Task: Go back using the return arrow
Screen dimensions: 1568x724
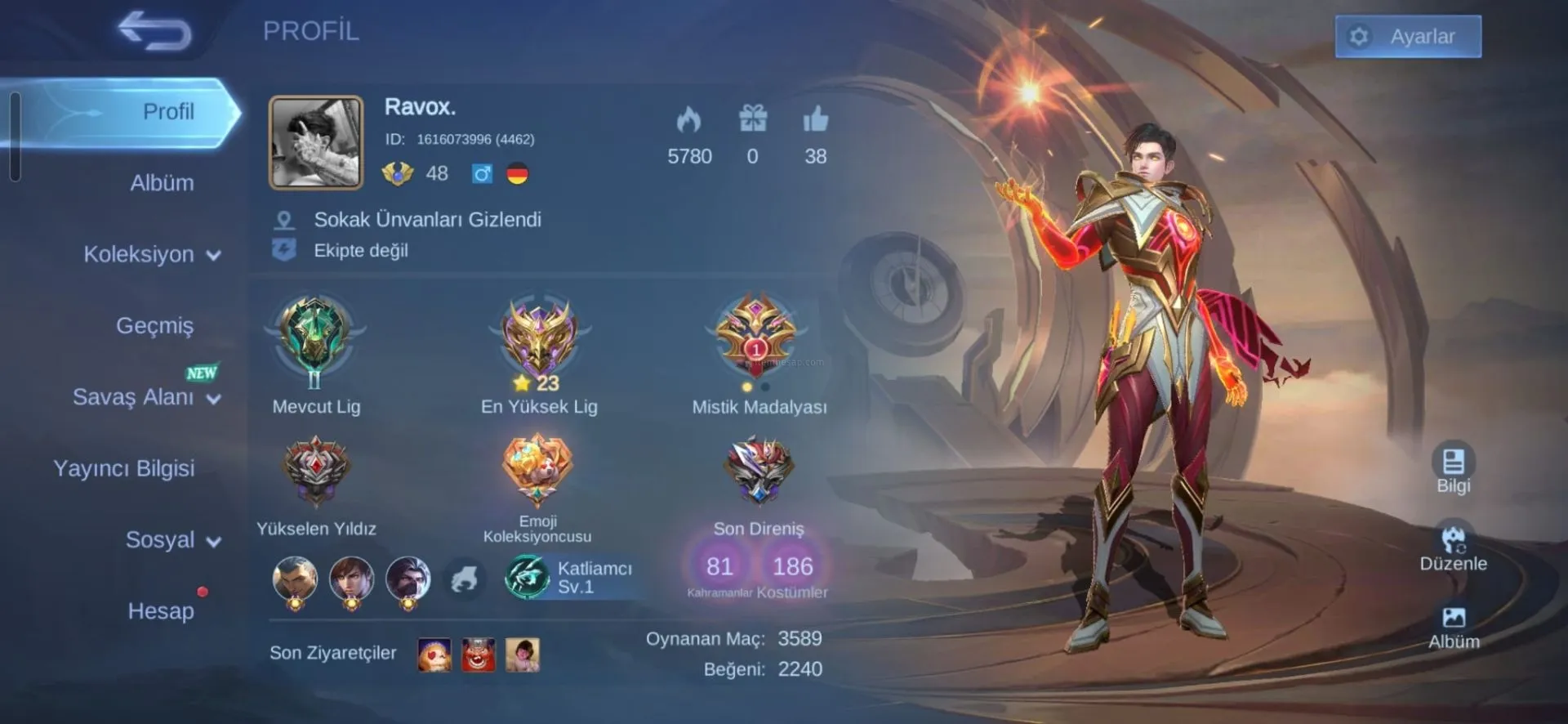Action: coord(154,33)
